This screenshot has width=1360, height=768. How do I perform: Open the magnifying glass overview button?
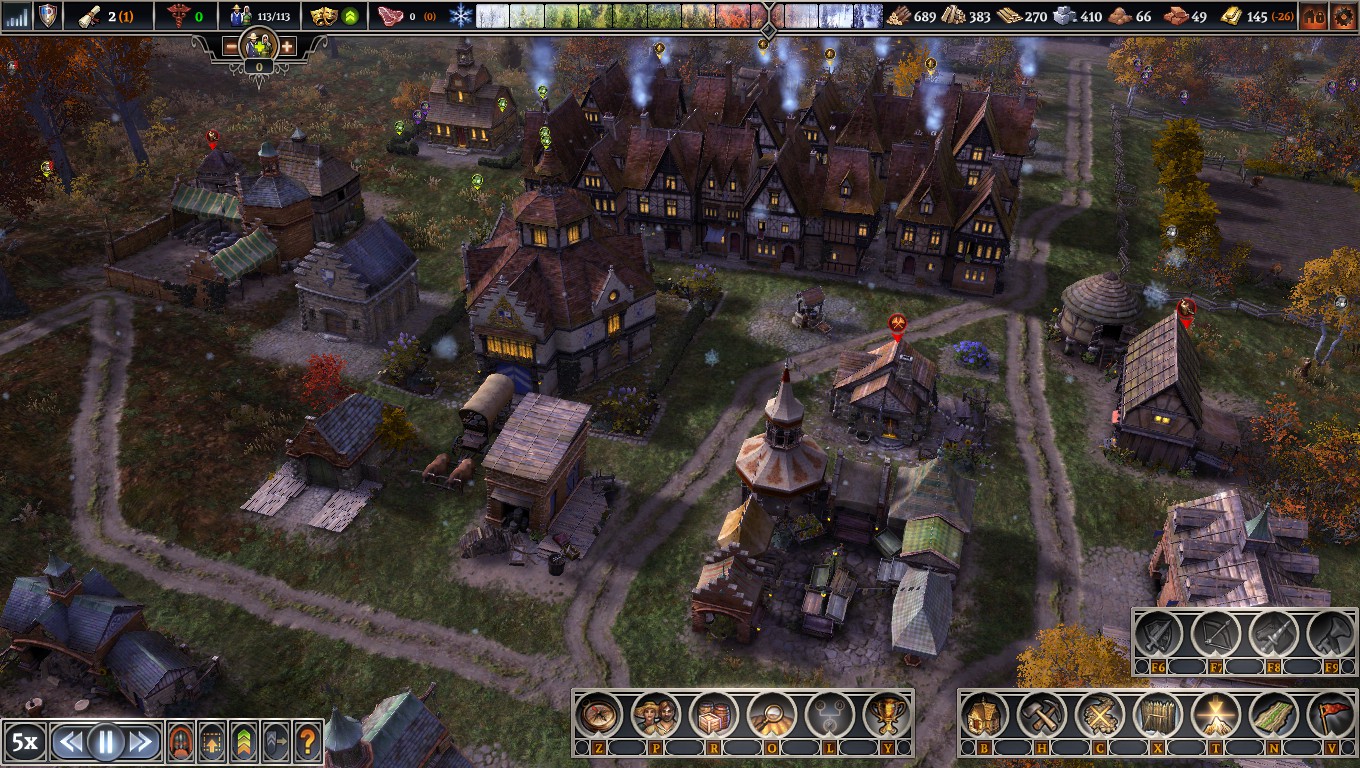tap(771, 715)
